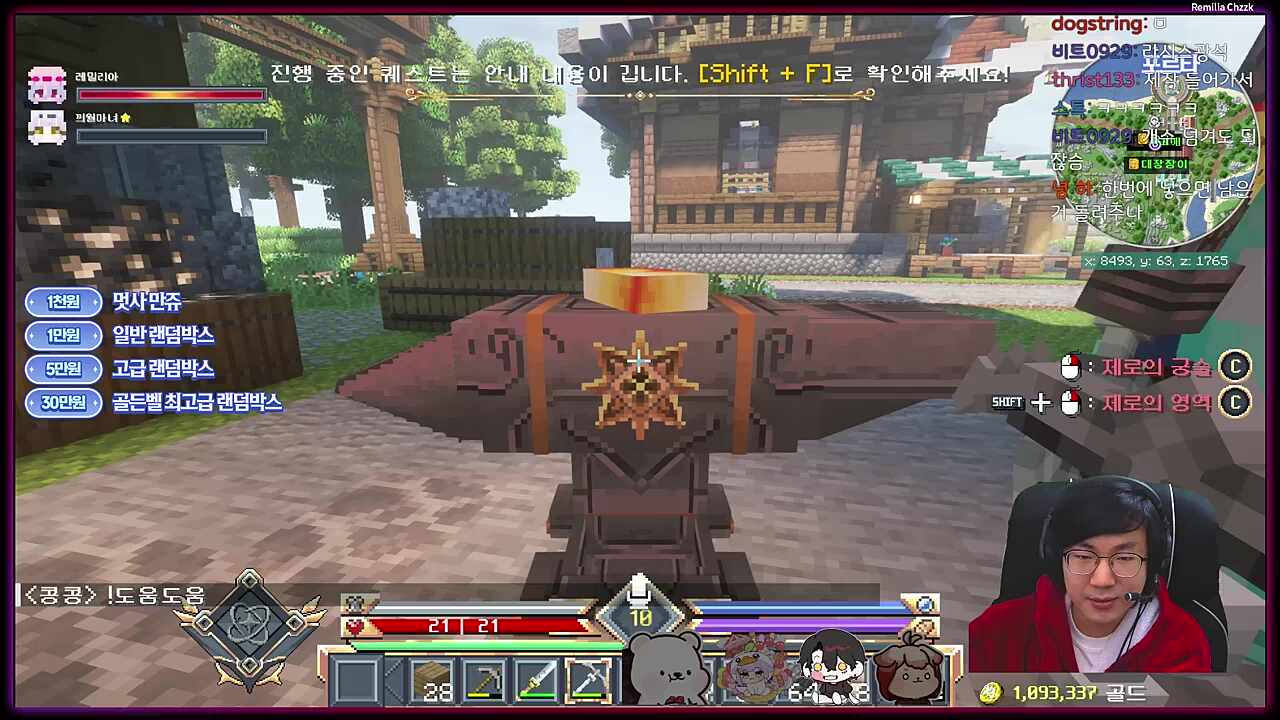The height and width of the screenshot is (720, 1280).
Task: Select the wooden planks hotbar slot
Action: [433, 680]
